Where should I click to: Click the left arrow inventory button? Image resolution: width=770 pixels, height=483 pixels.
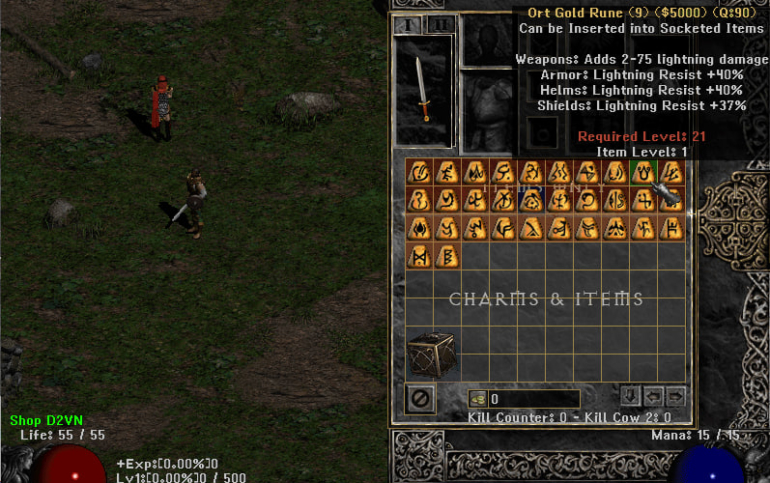(x=654, y=395)
